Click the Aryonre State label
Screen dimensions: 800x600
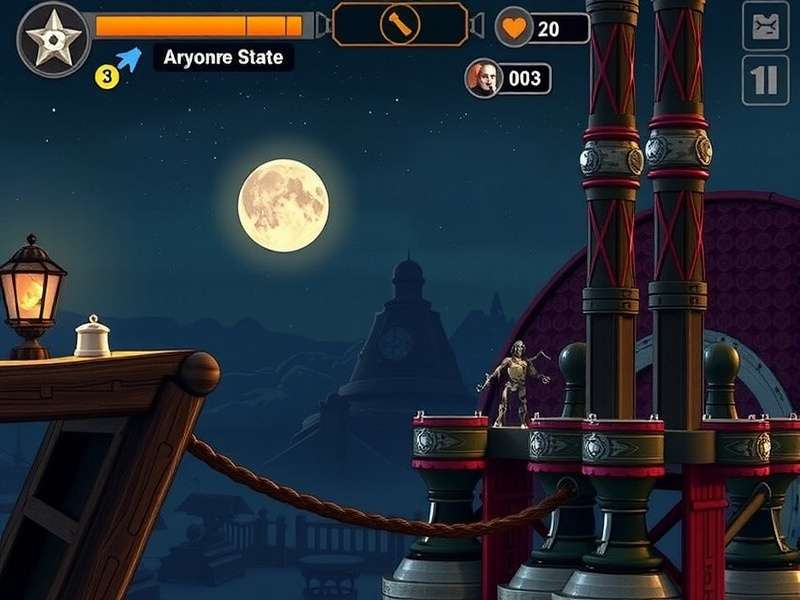click(224, 58)
